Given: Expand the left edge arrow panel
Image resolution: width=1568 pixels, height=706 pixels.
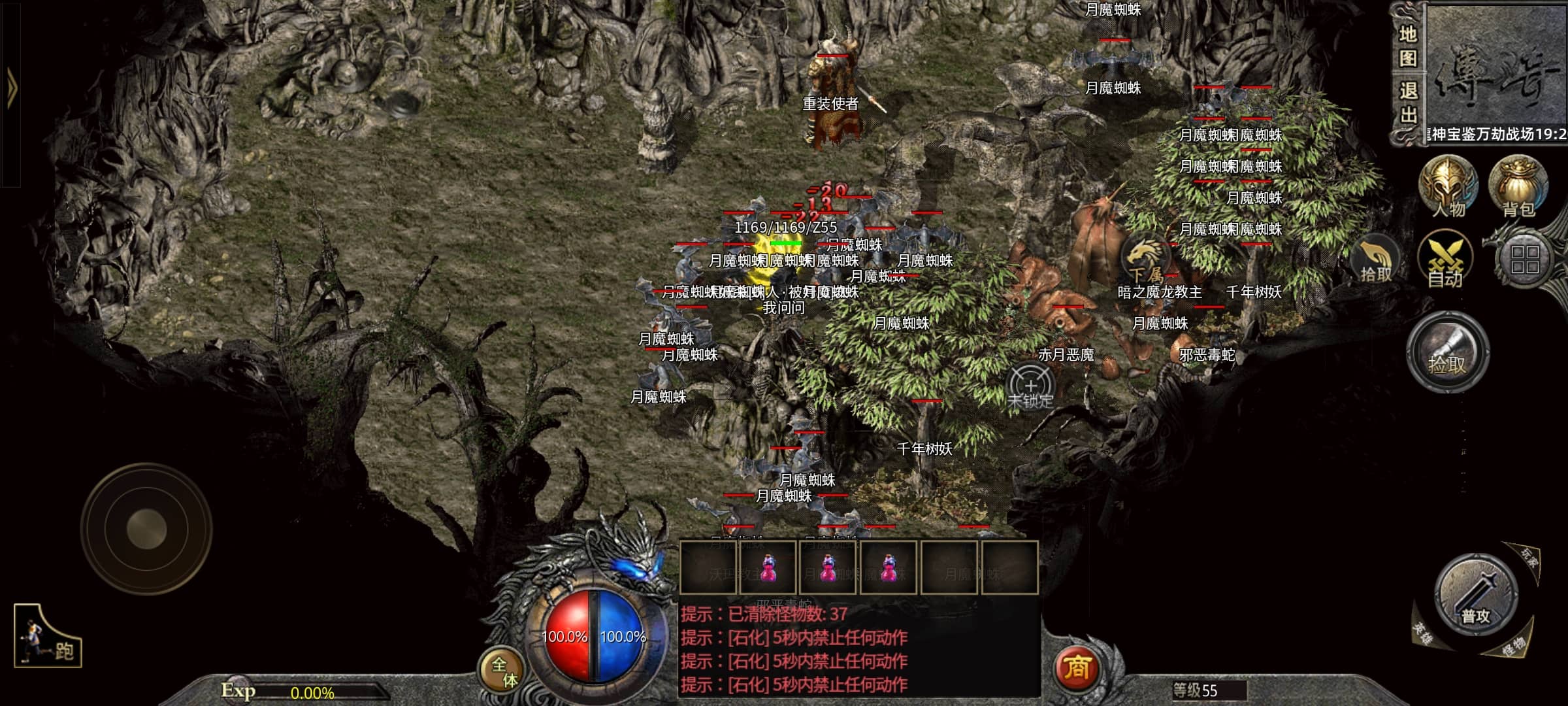Looking at the screenshot, I should (x=11, y=92).
